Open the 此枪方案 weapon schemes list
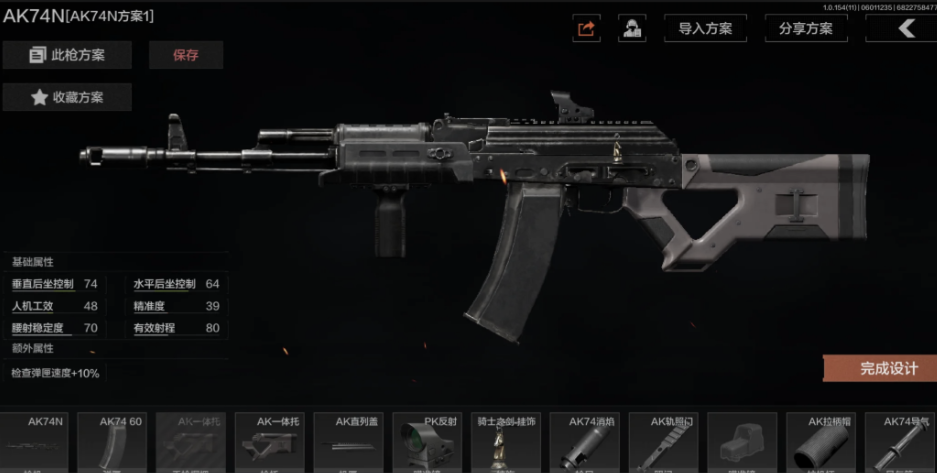 tap(67, 55)
